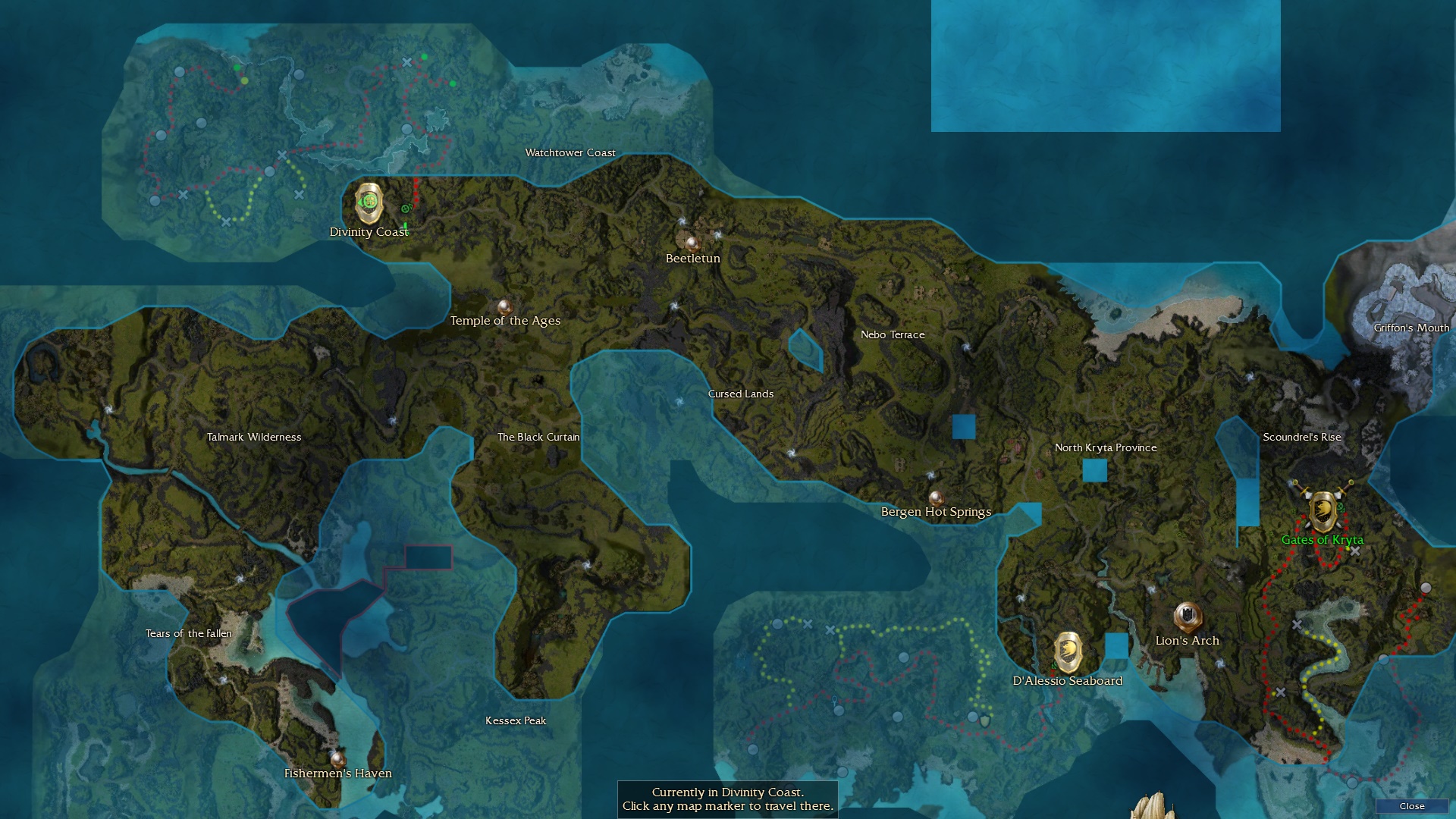Image resolution: width=1456 pixels, height=819 pixels.
Task: Choose the Gates of Kryta mission
Action: (x=1323, y=512)
